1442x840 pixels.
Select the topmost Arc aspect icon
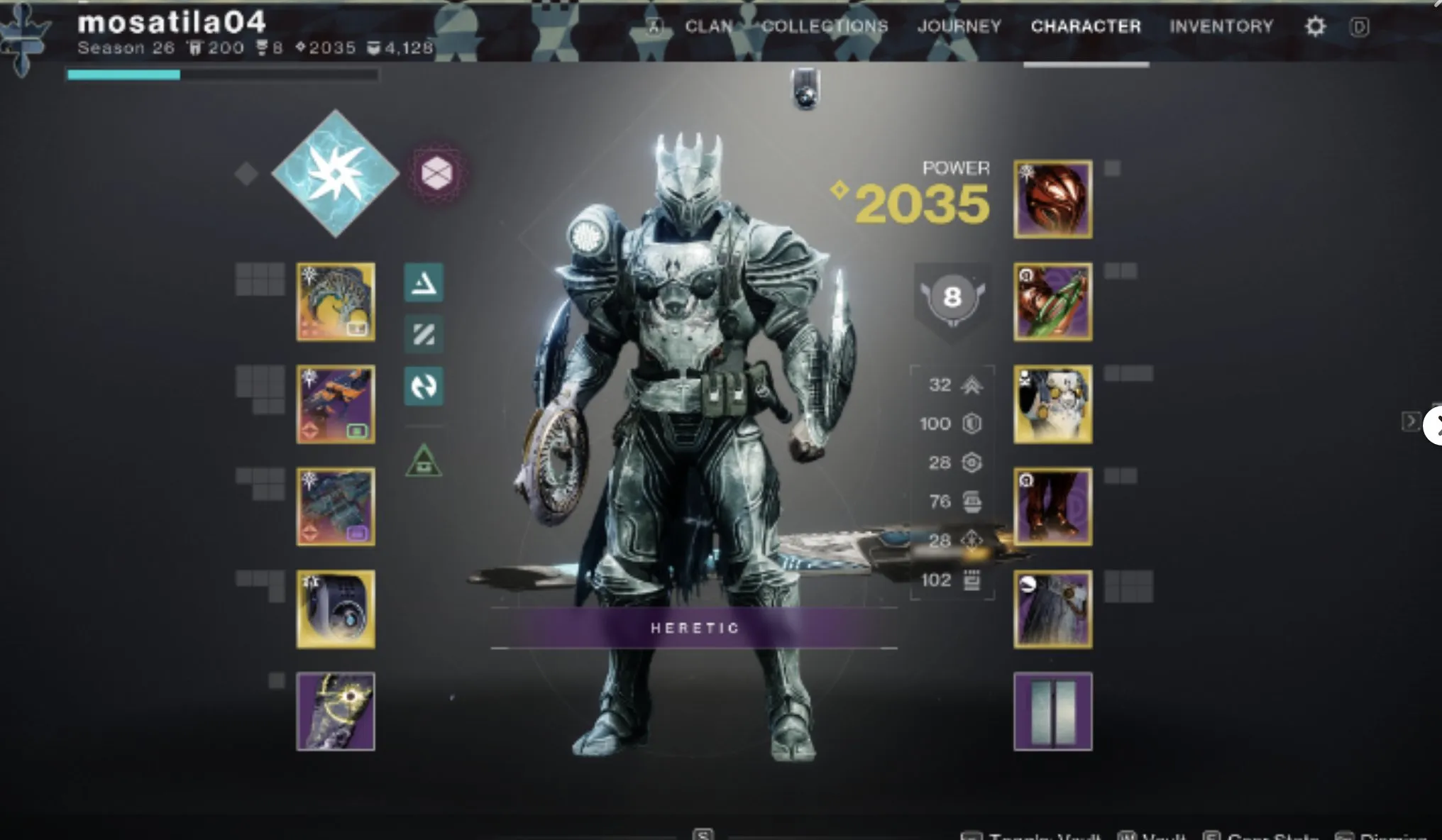(x=424, y=282)
